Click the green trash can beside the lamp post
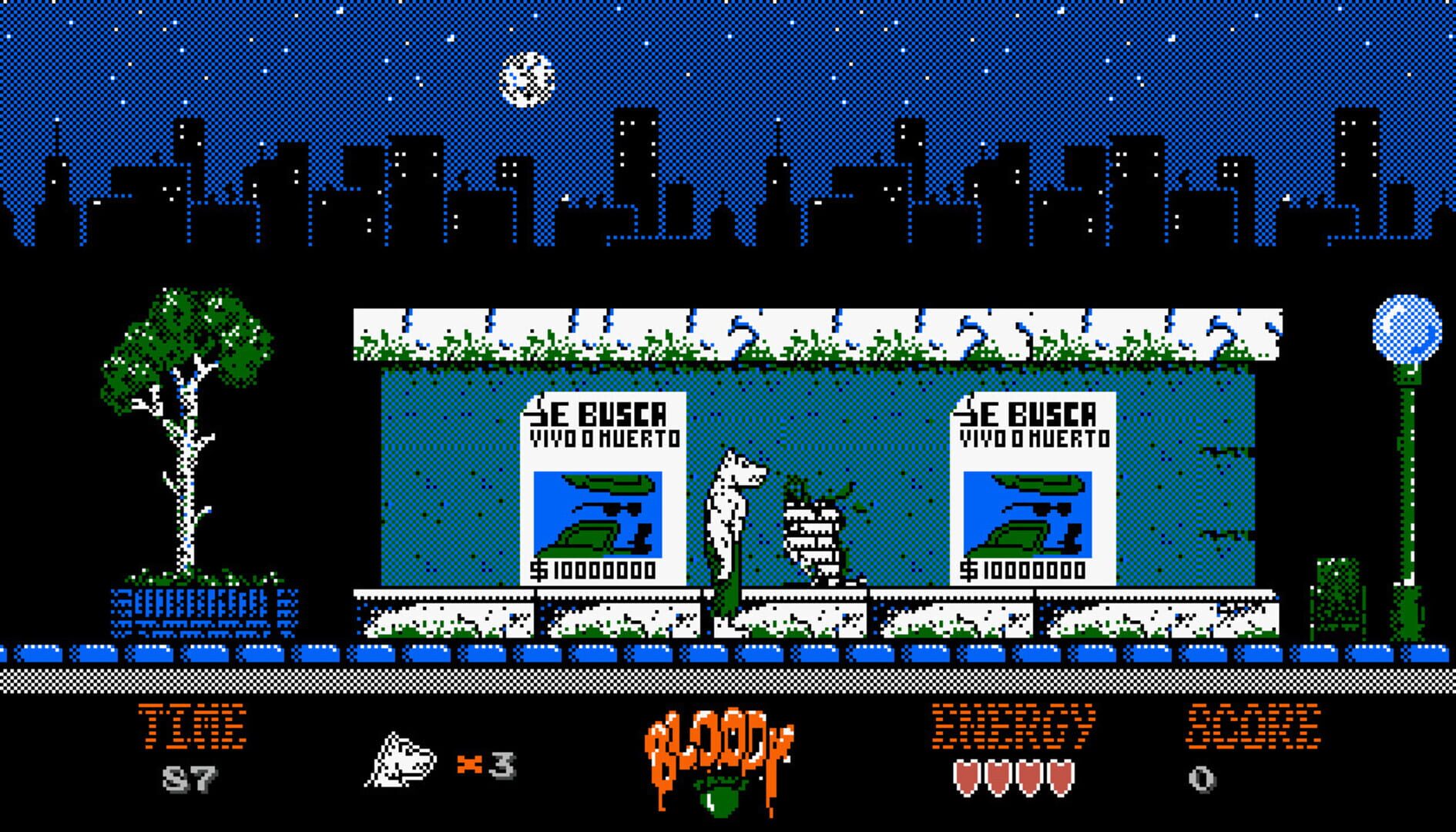The image size is (1456, 832). (x=1337, y=597)
